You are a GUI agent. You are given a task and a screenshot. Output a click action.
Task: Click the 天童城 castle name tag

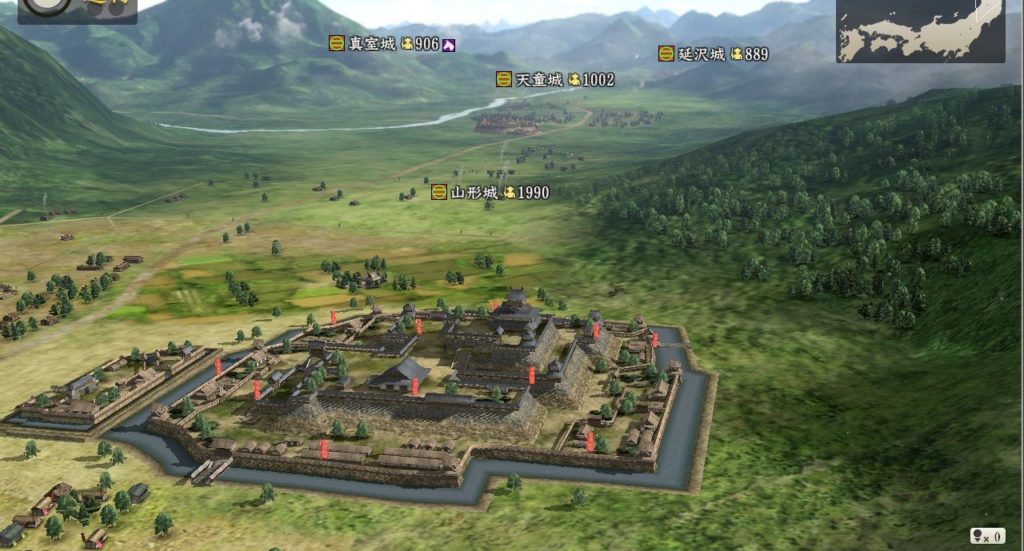(x=538, y=79)
